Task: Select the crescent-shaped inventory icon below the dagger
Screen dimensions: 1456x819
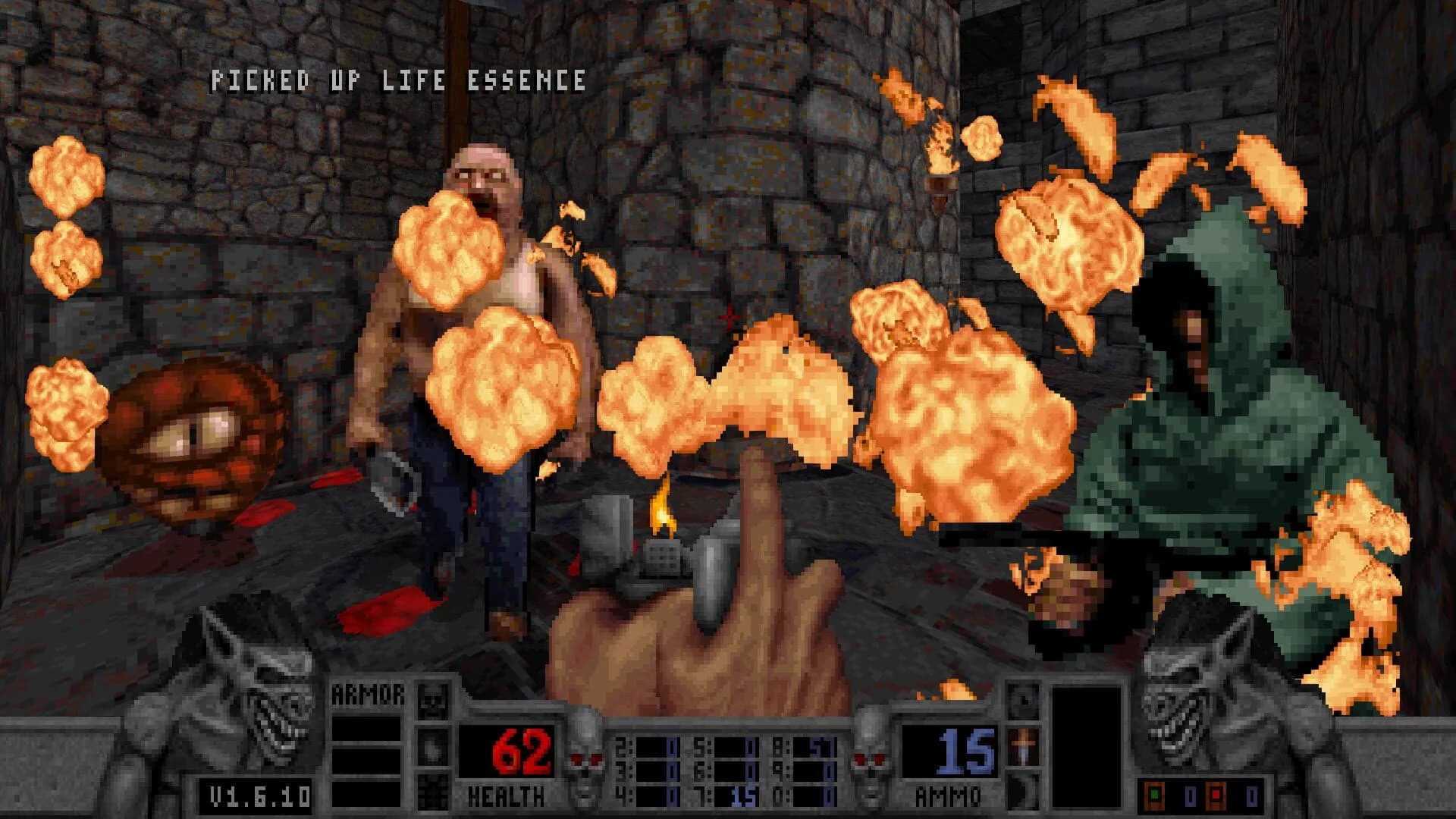Action: pyautogui.click(x=1024, y=793)
